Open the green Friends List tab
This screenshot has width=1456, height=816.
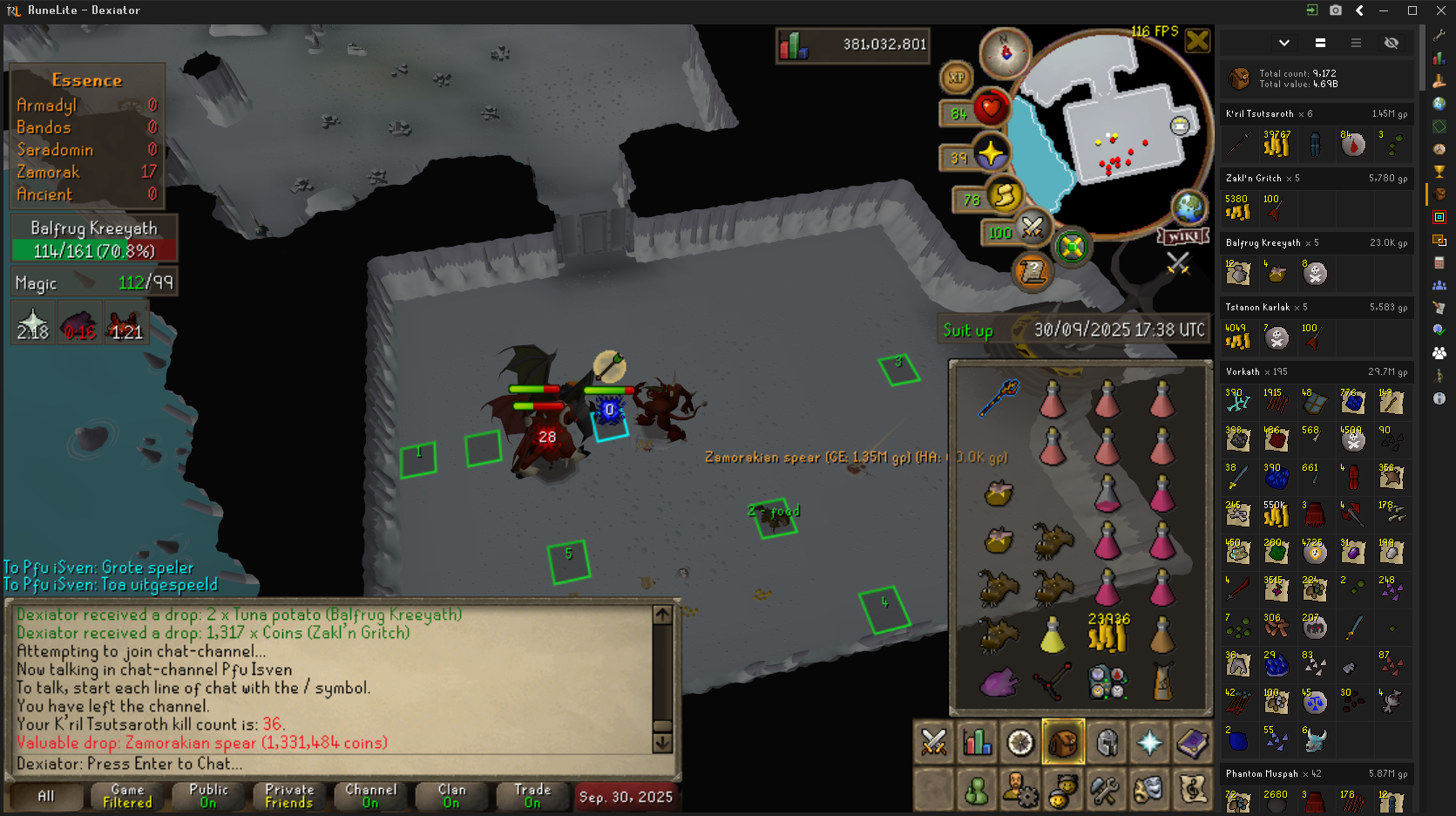977,791
